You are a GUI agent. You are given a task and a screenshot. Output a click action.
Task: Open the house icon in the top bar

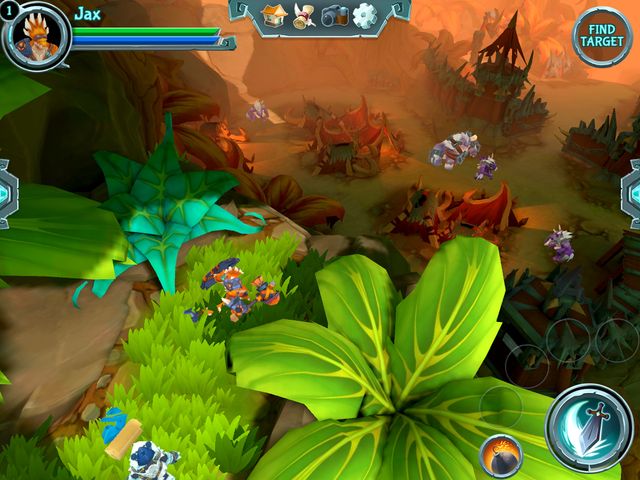click(x=274, y=15)
